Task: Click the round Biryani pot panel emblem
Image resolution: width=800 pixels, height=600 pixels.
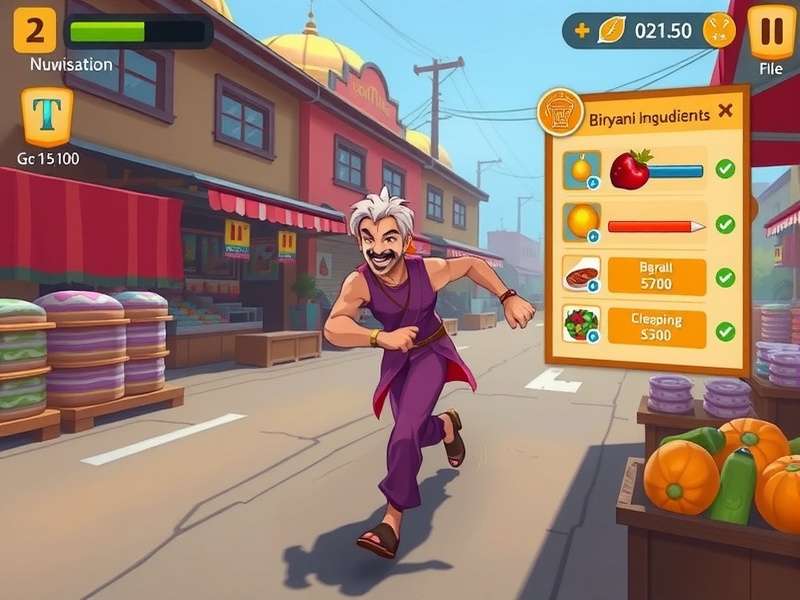Action: tap(560, 112)
